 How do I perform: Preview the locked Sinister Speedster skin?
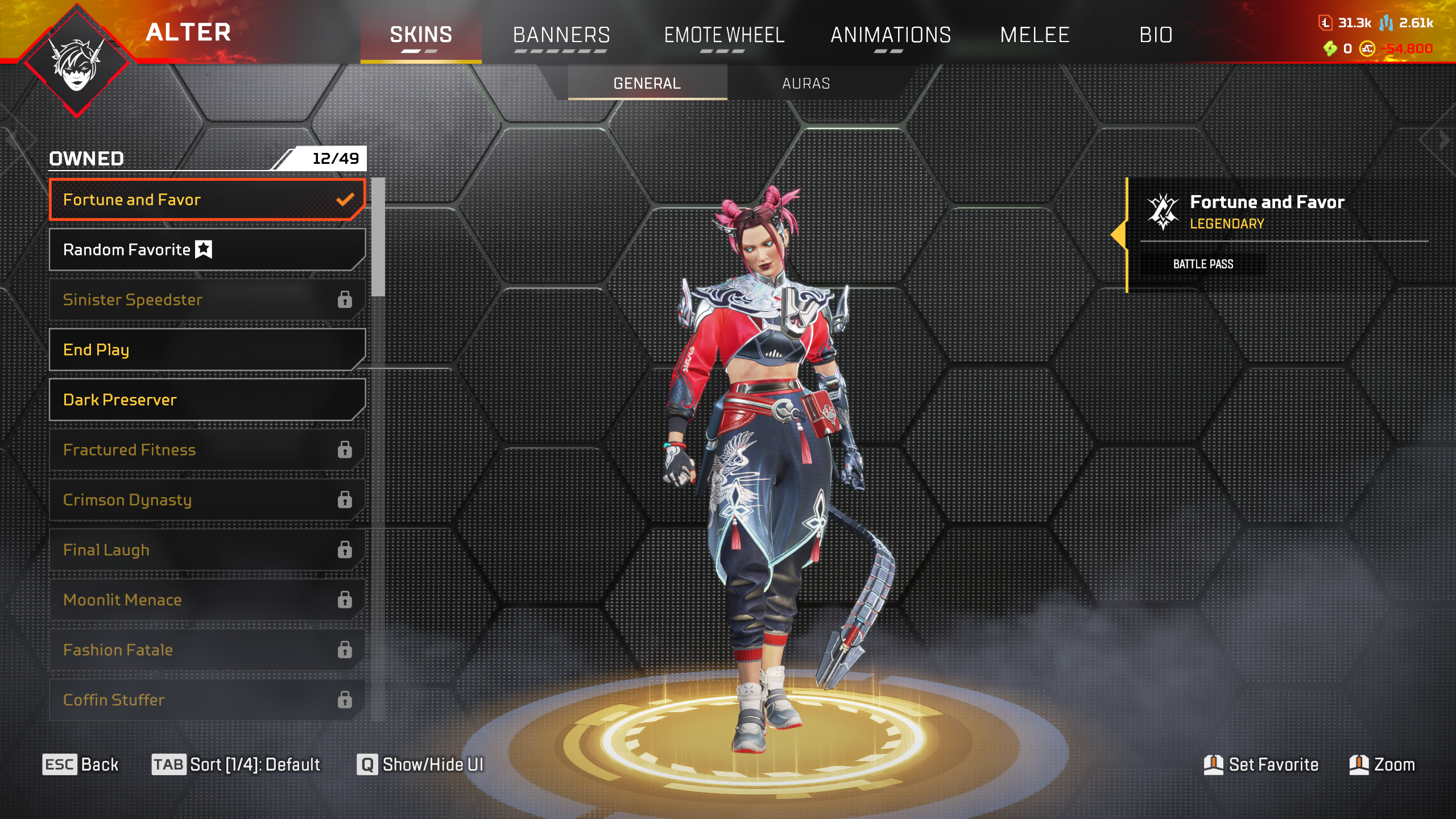point(207,300)
